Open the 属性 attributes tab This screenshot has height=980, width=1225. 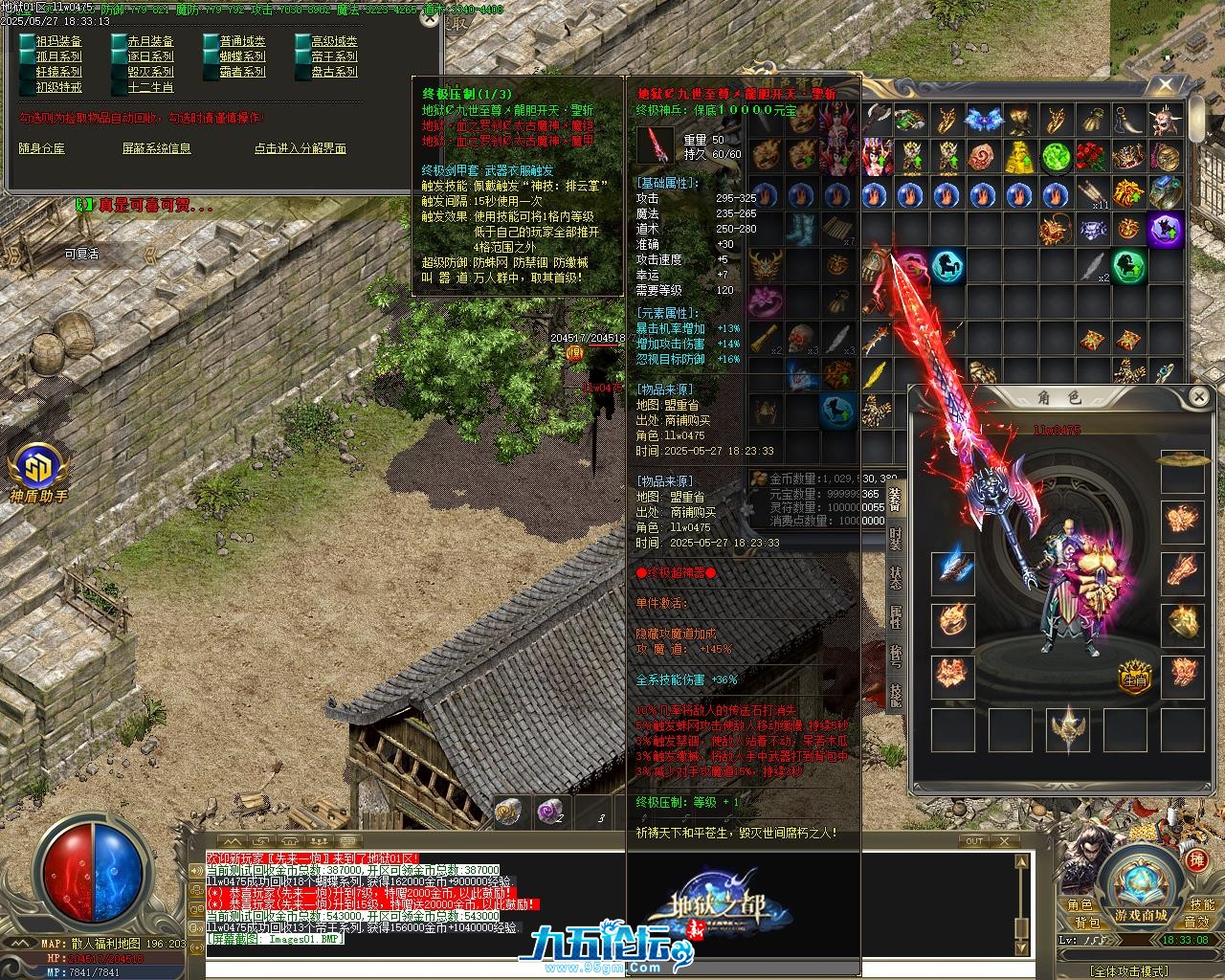pyautogui.click(x=895, y=618)
